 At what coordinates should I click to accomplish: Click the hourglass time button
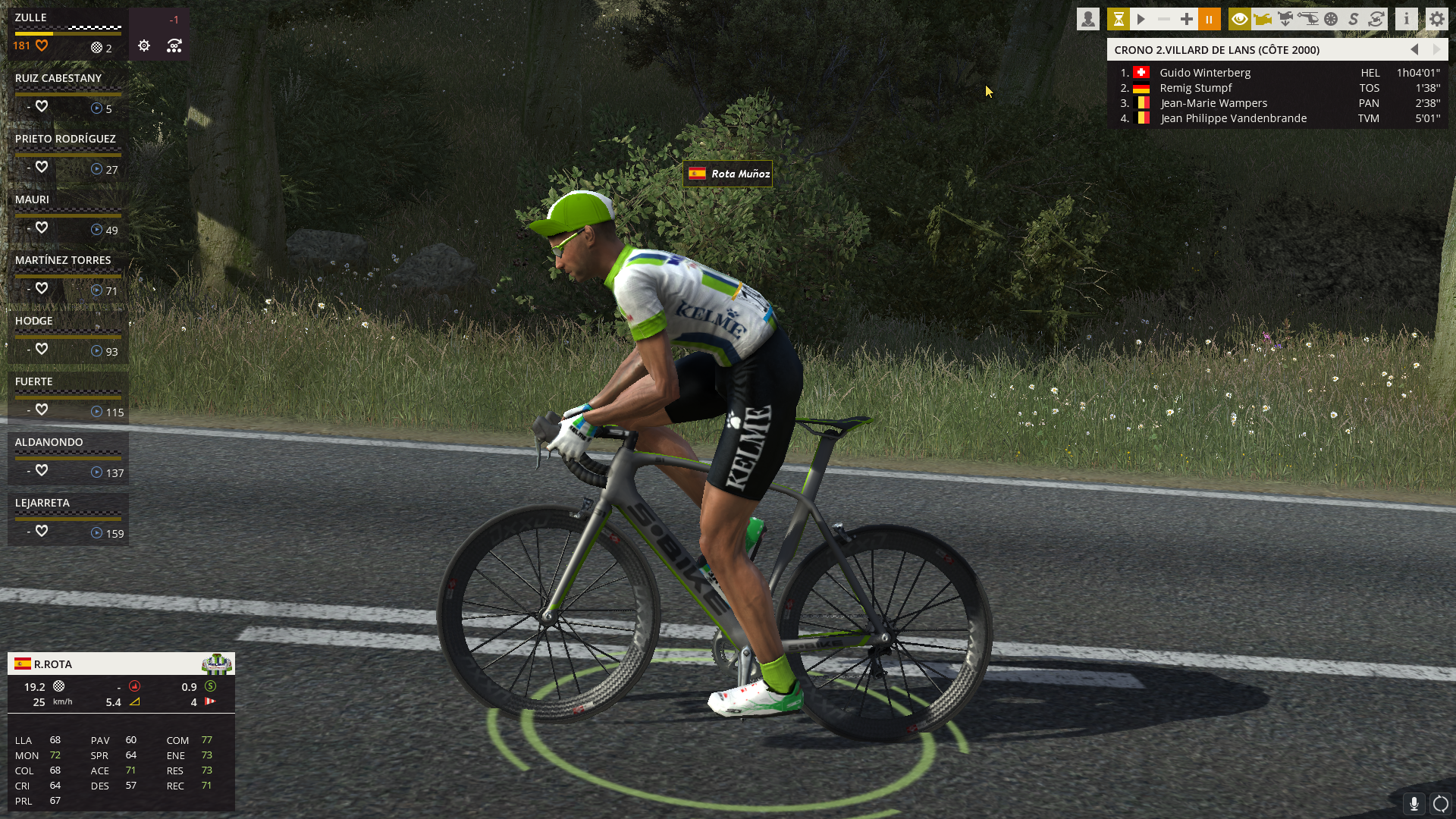pyautogui.click(x=1119, y=19)
